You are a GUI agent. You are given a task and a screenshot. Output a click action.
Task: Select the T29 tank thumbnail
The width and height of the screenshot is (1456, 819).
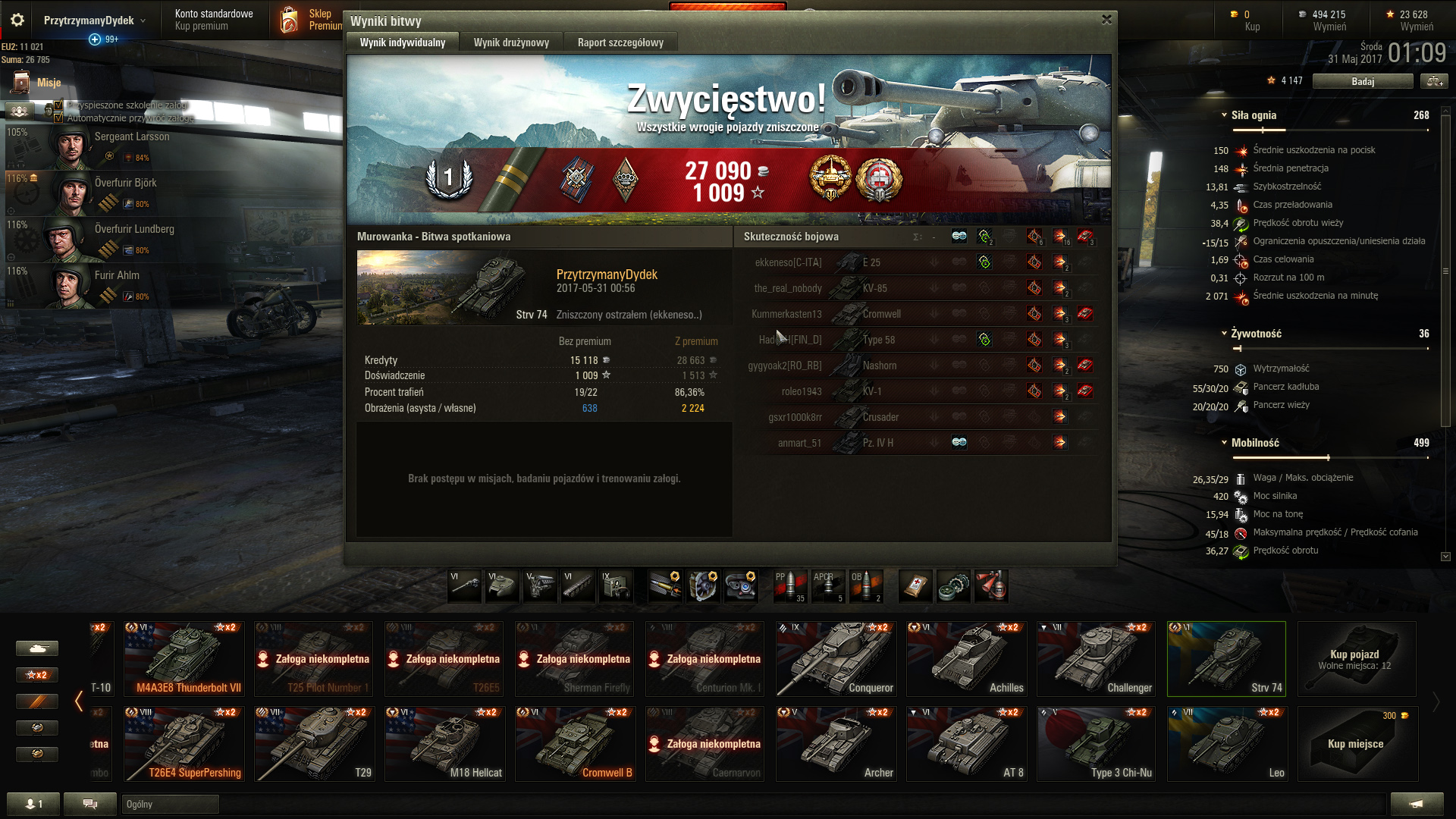pos(314,743)
